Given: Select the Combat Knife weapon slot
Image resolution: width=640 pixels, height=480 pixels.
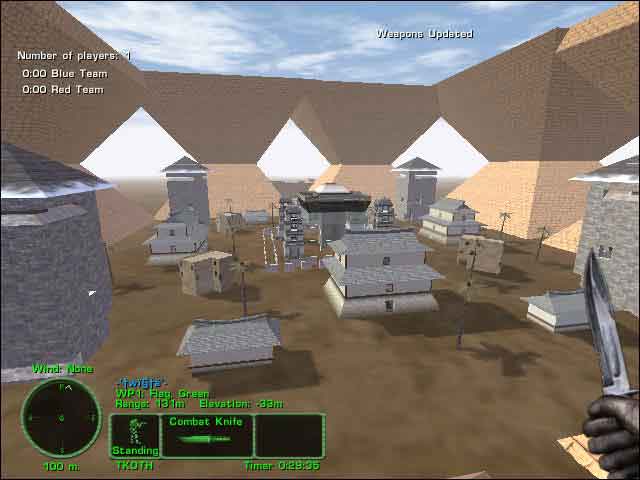Looking at the screenshot, I should [208, 436].
